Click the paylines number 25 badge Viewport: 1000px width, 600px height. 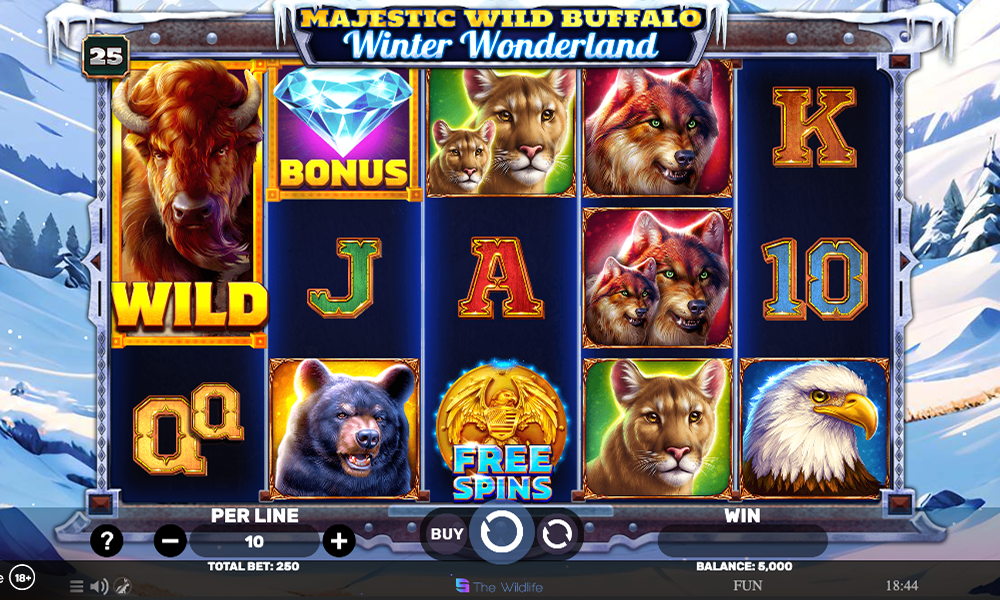click(x=105, y=56)
